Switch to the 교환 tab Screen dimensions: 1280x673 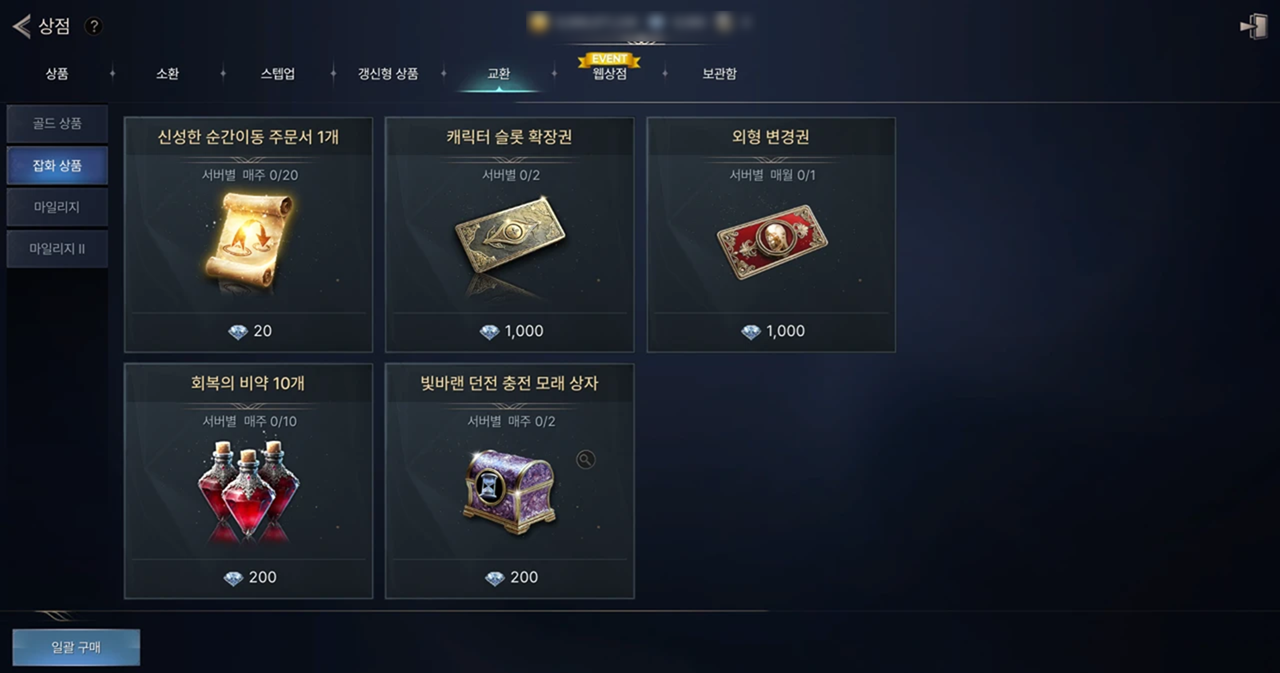[x=498, y=74]
